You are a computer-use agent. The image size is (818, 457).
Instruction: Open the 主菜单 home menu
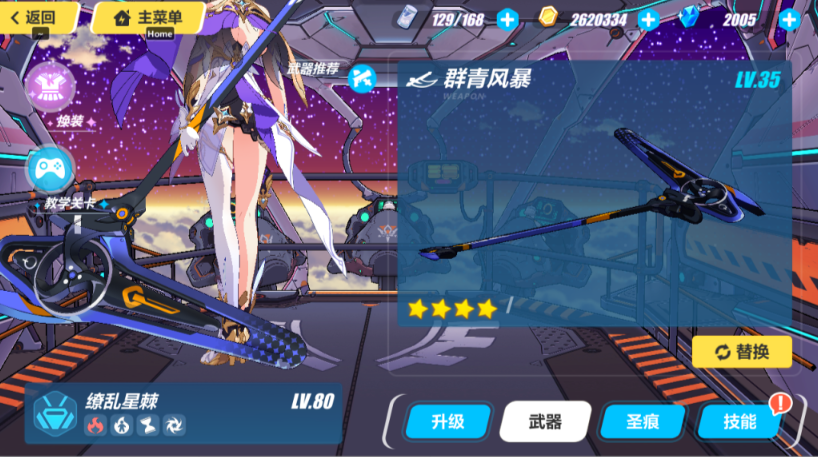(148, 17)
